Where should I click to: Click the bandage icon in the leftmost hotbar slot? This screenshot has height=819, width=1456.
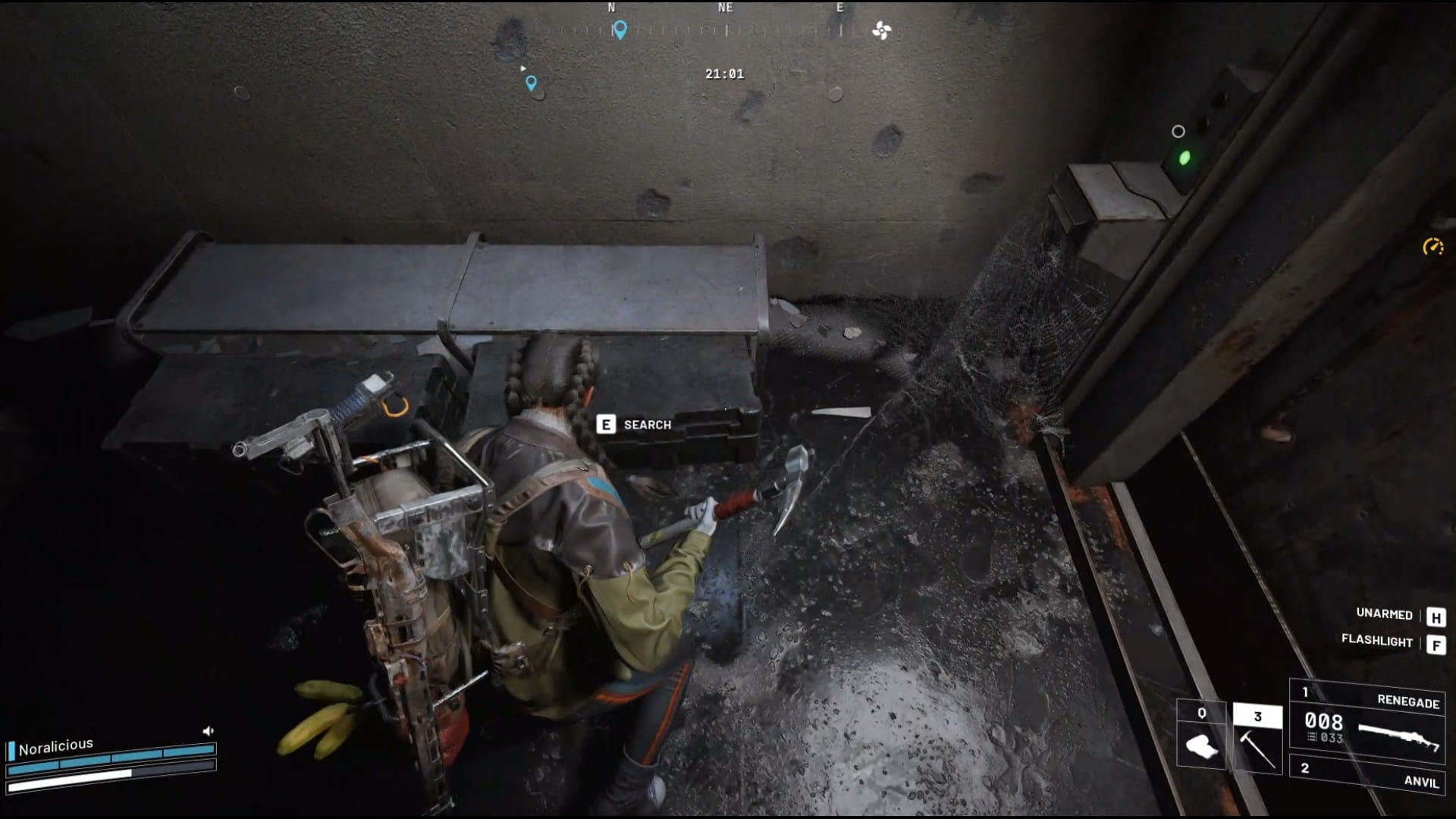1202,747
